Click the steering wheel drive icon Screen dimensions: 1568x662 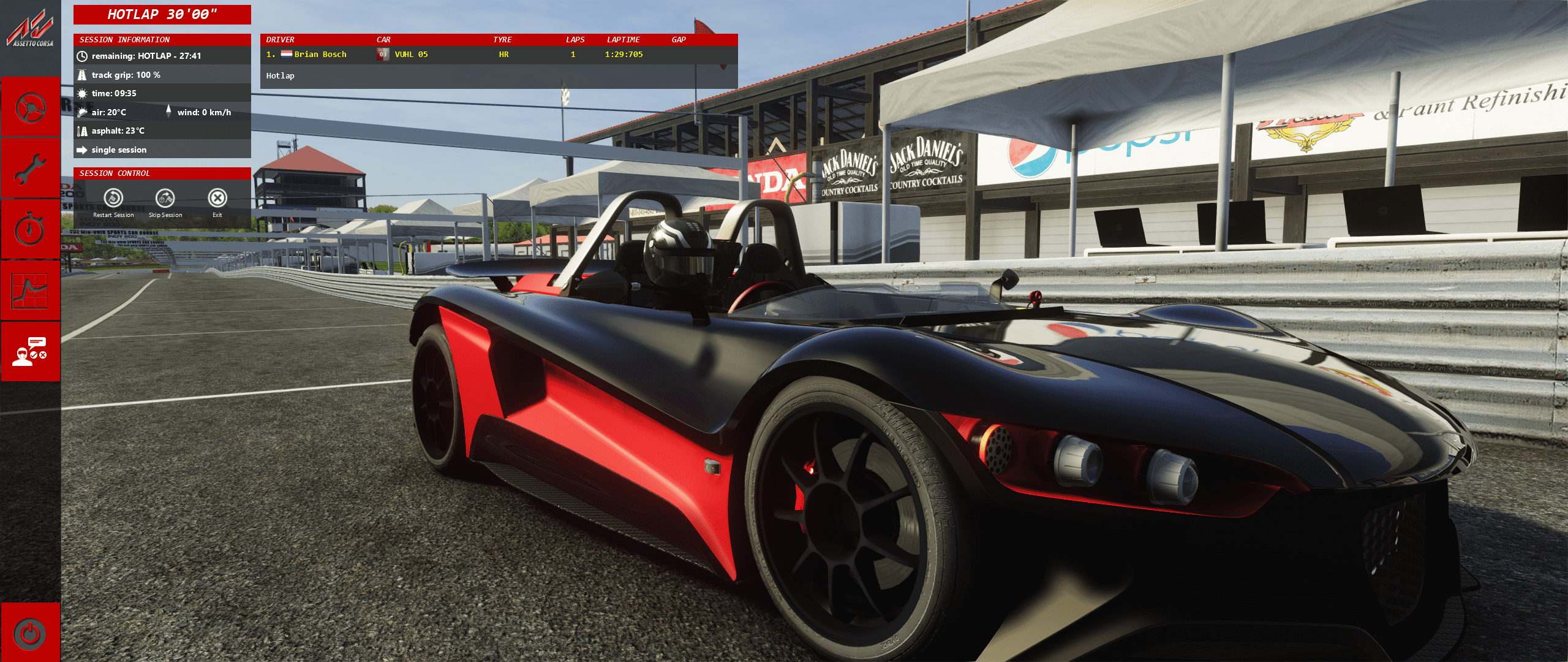[30, 108]
